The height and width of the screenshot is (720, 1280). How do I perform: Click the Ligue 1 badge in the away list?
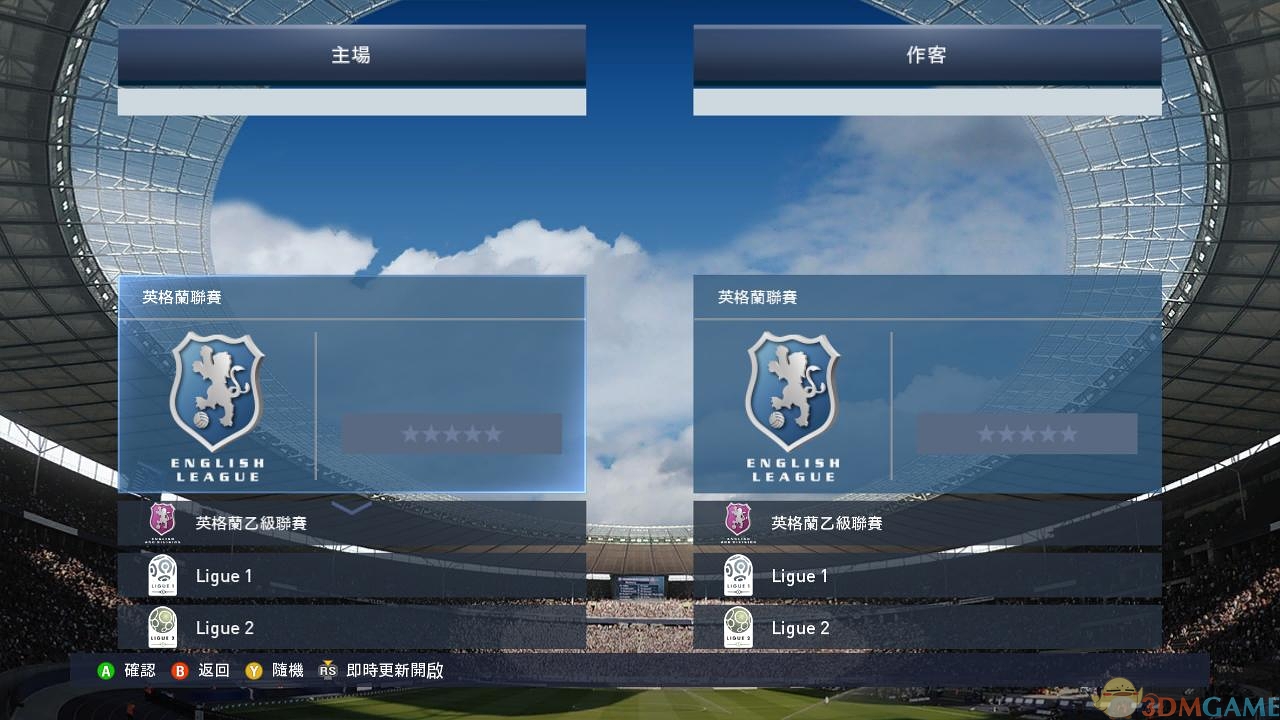(x=739, y=575)
